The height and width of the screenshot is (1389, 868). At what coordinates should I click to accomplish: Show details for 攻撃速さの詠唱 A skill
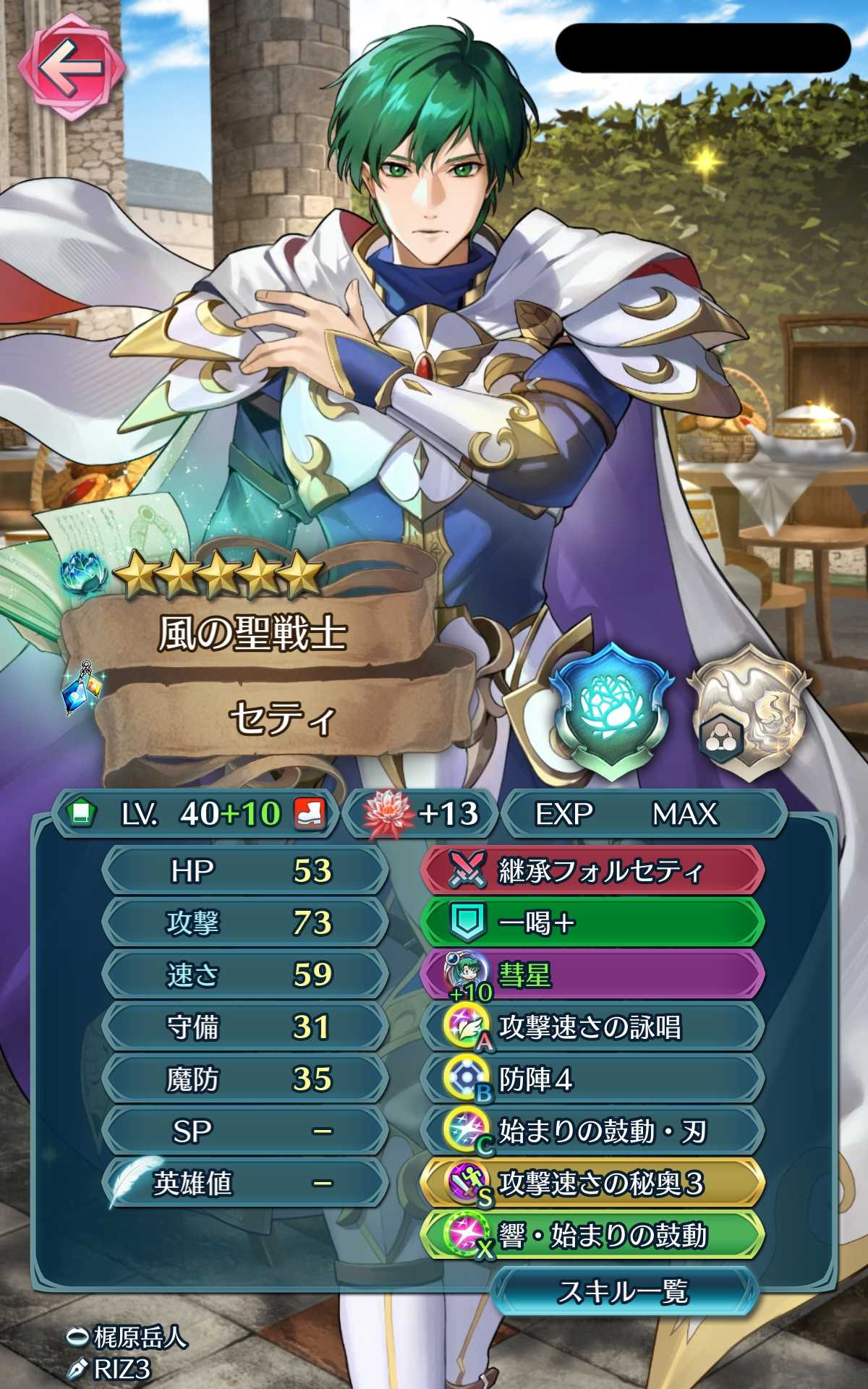pyautogui.click(x=592, y=1027)
